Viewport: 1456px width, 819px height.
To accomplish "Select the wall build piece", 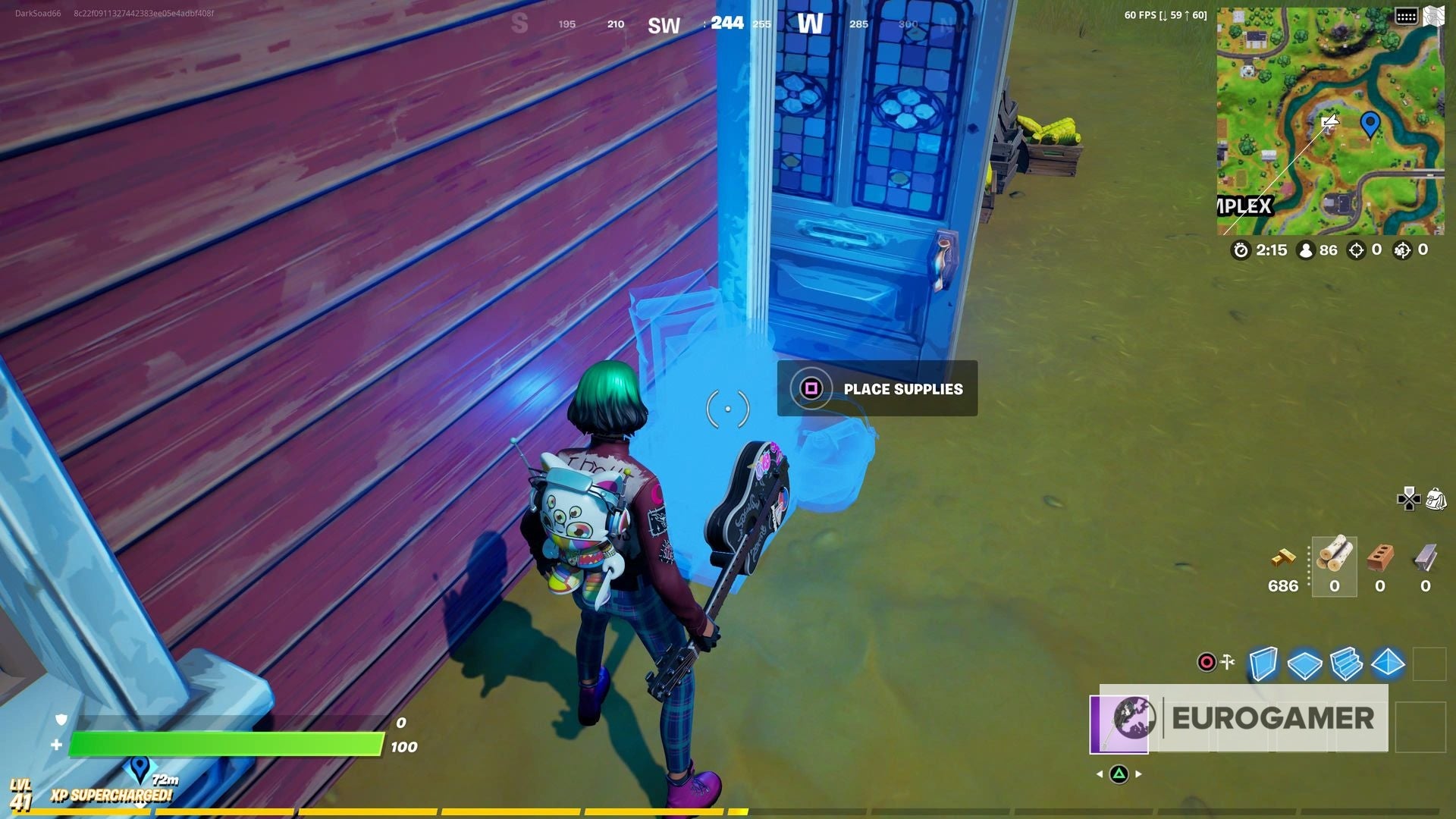I will (1263, 664).
